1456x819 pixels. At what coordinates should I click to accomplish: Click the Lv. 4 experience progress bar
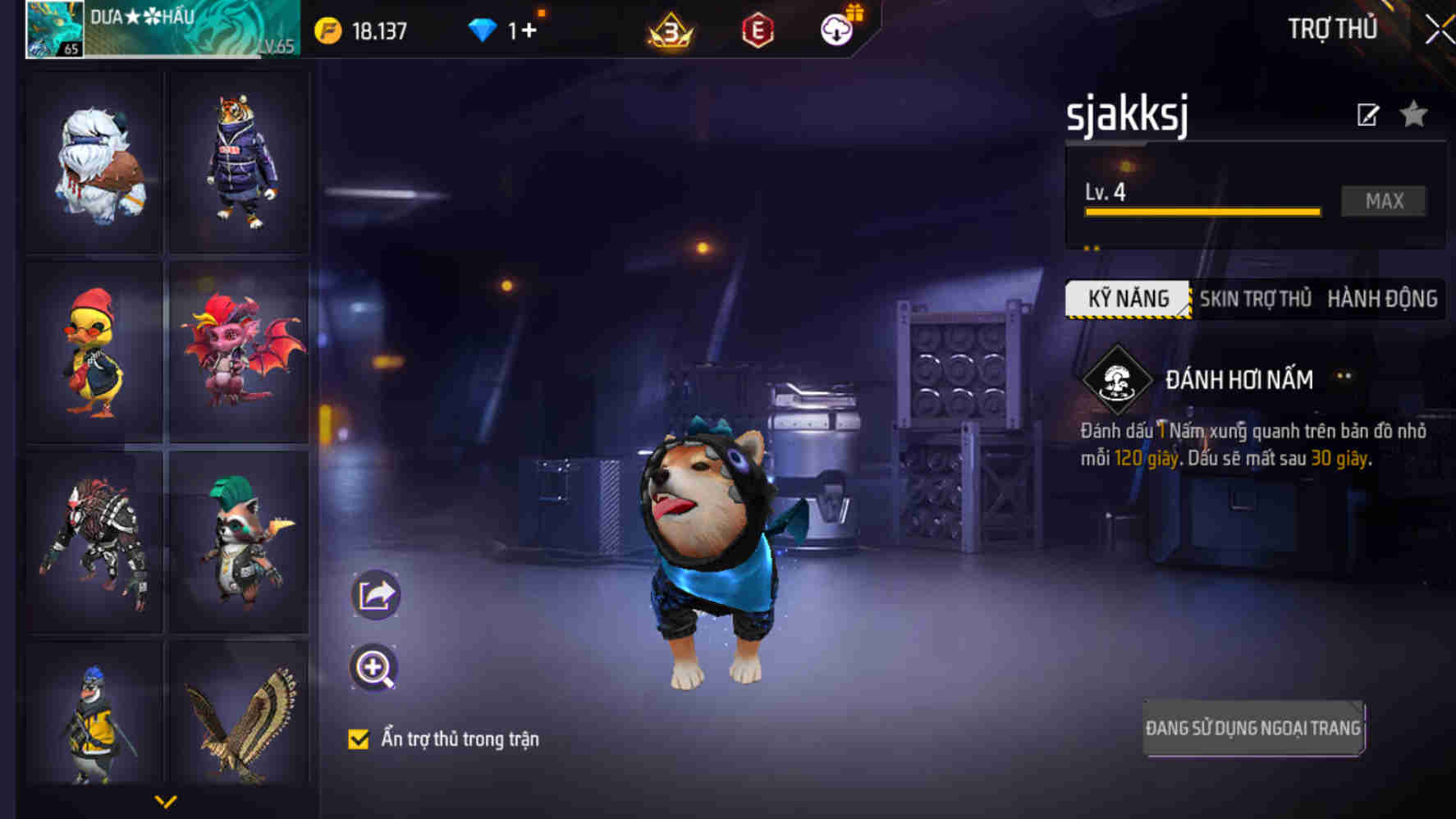click(x=1202, y=210)
